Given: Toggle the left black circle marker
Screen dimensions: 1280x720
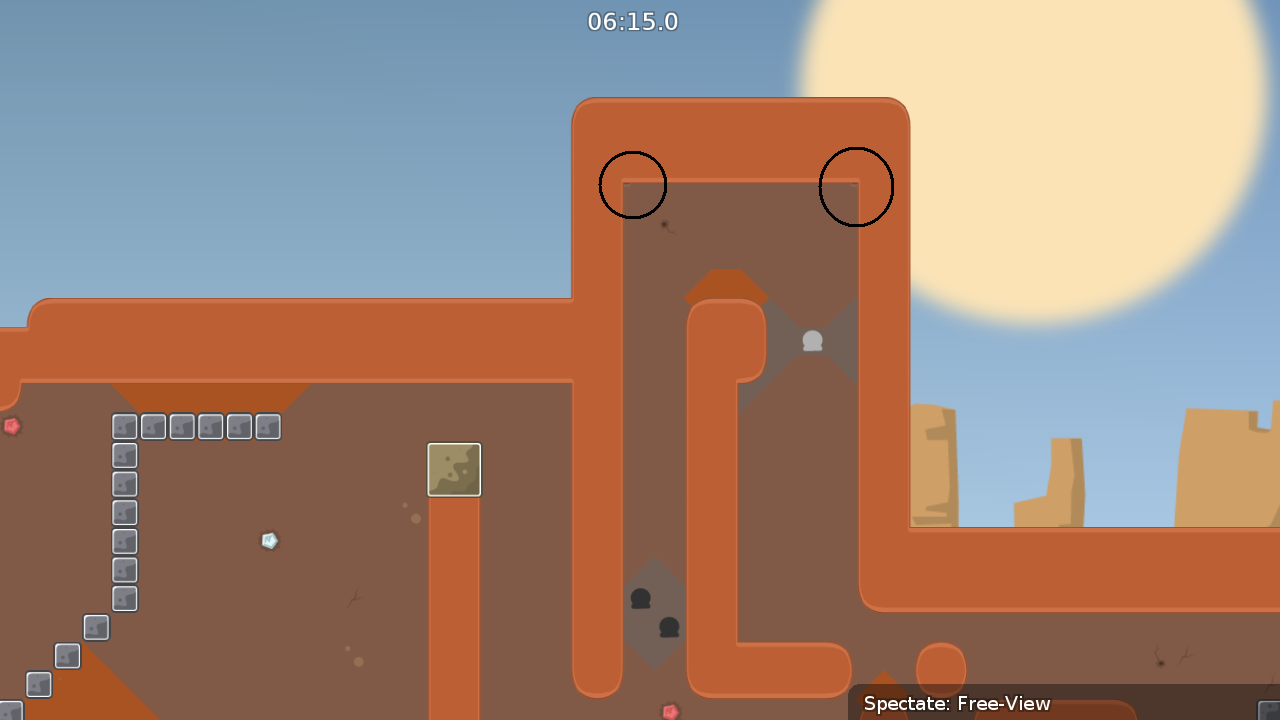Looking at the screenshot, I should 633,184.
